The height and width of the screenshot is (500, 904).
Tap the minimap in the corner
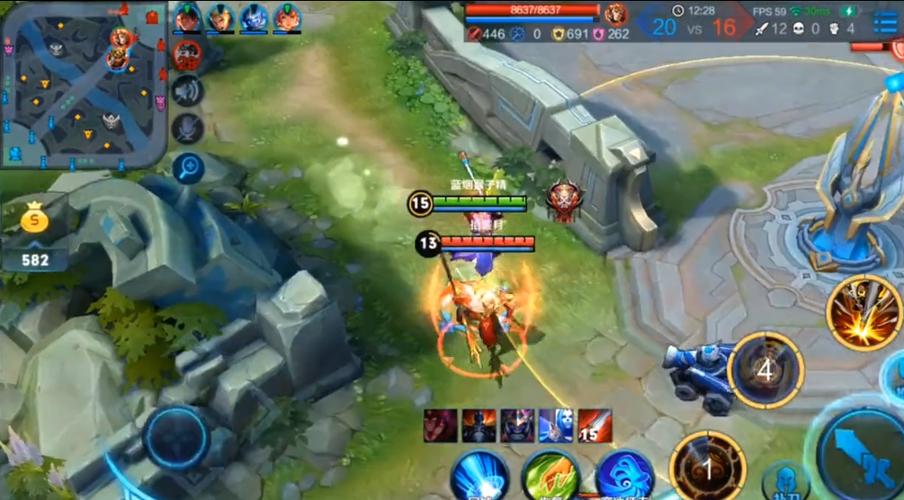point(82,84)
